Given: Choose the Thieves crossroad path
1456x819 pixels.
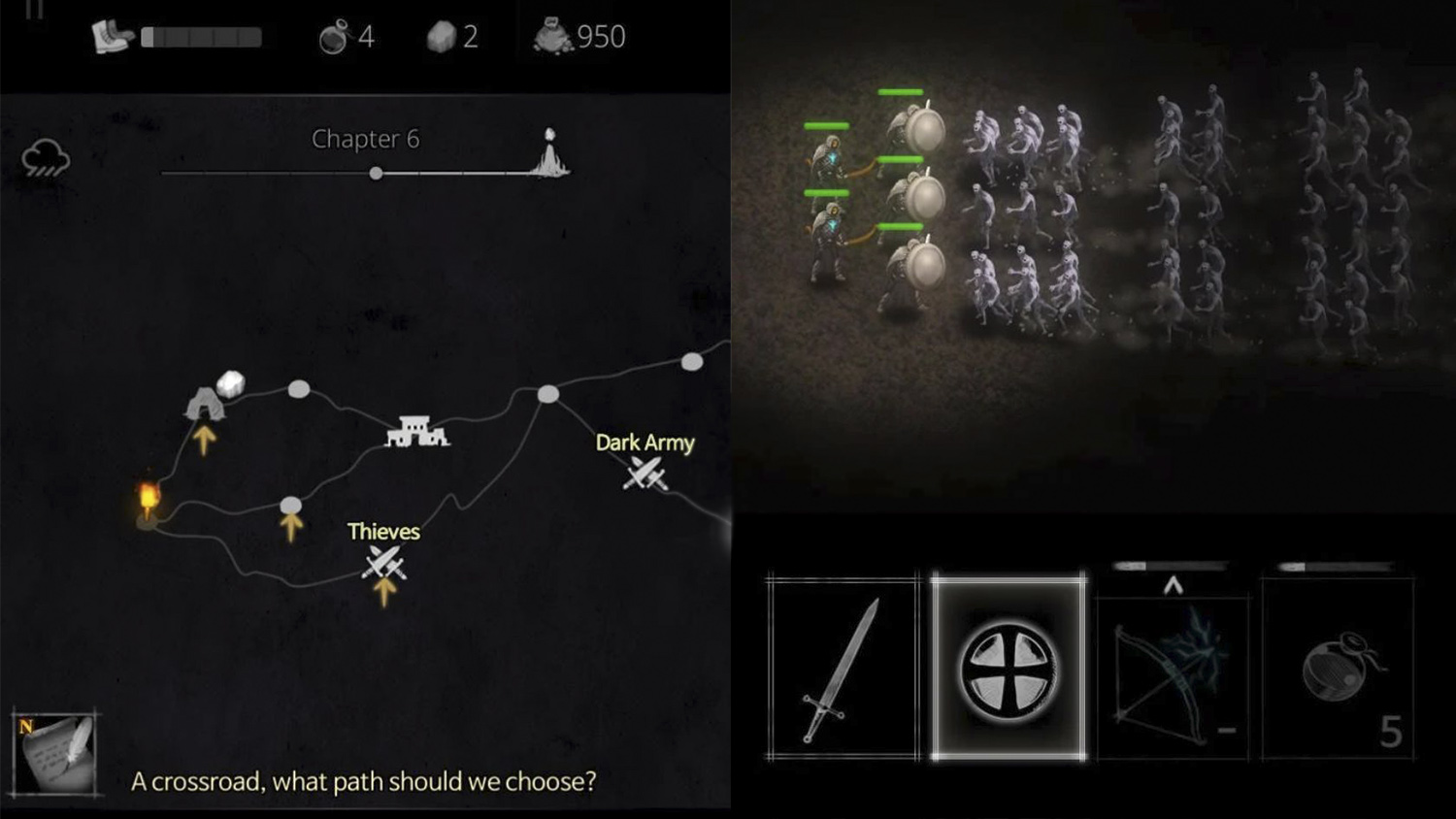Looking at the screenshot, I should [382, 564].
